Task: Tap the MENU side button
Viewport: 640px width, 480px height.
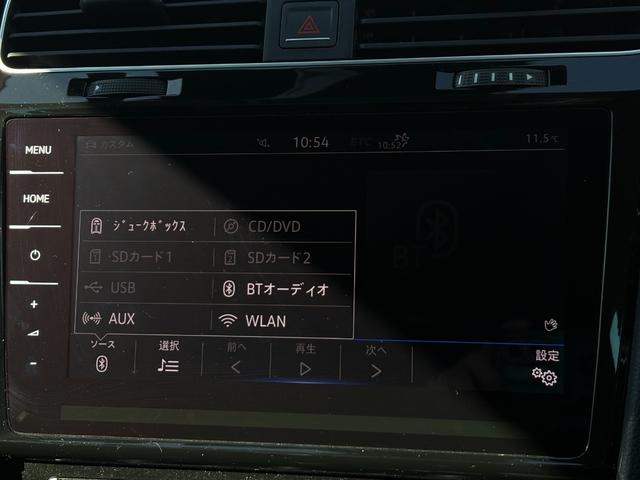Action: pos(39,151)
